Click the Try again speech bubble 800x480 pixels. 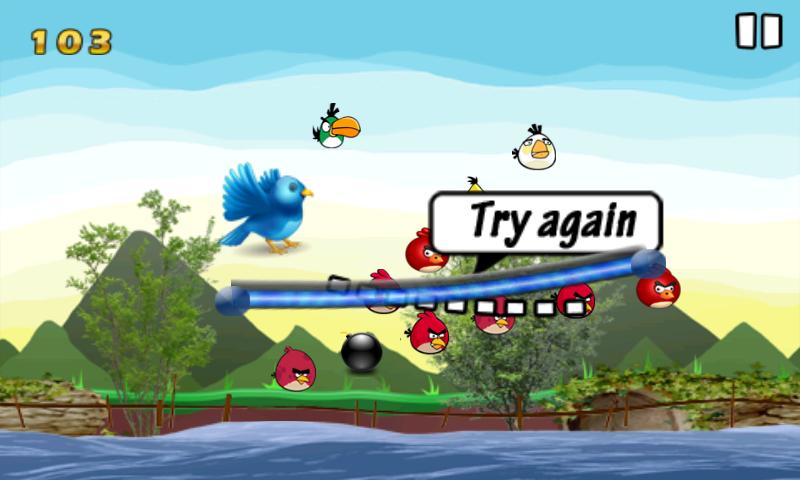pyautogui.click(x=546, y=221)
